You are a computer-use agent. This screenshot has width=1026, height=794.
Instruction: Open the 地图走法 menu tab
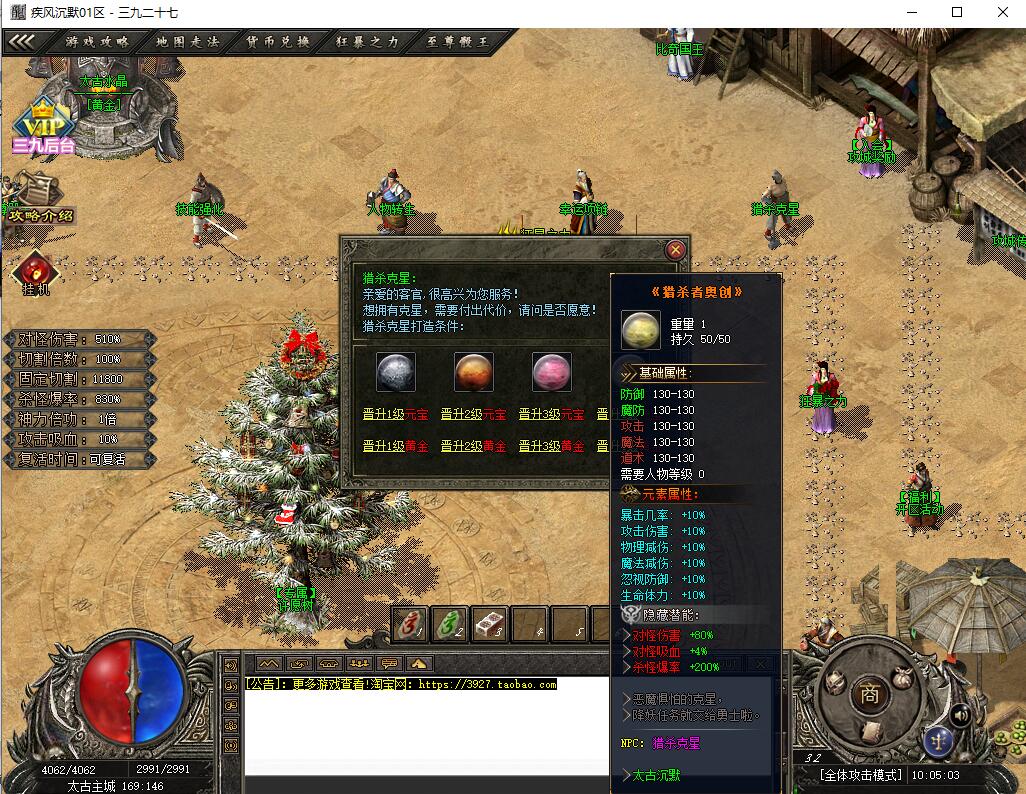click(x=187, y=42)
